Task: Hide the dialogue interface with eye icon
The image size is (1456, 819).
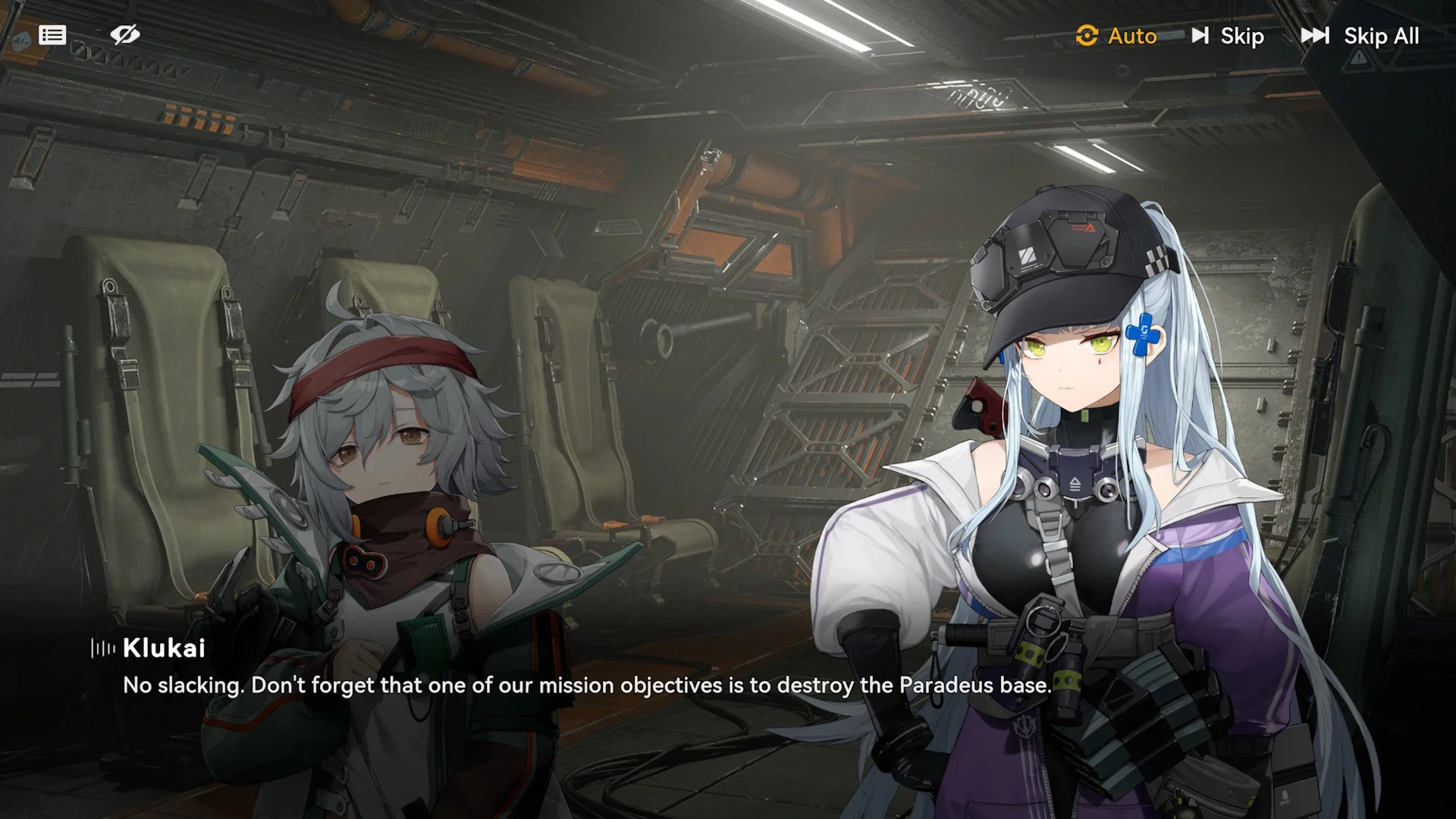Action: pyautogui.click(x=124, y=35)
